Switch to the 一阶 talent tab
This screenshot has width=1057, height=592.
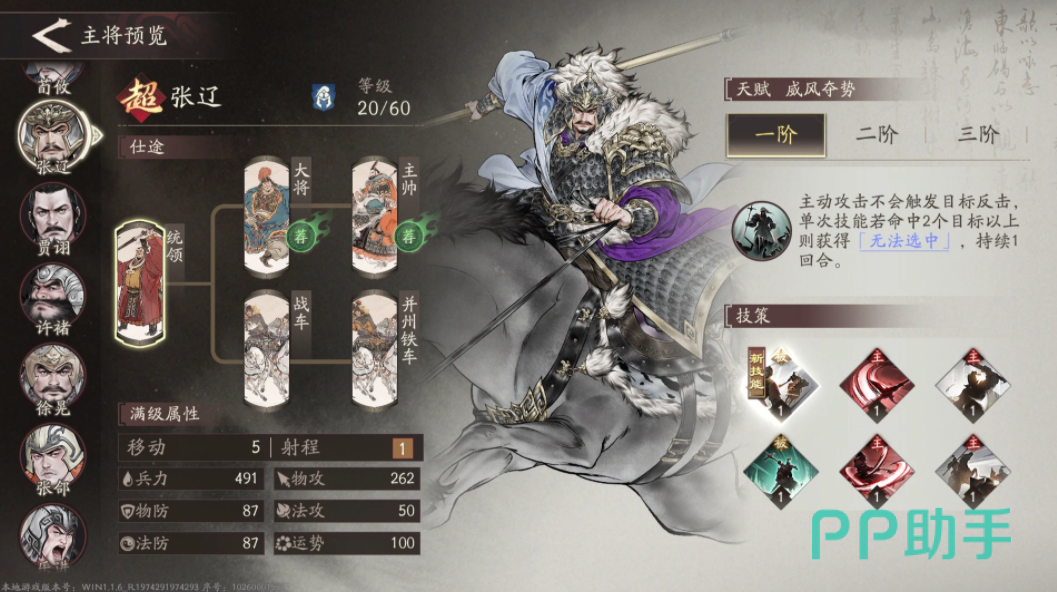(776, 135)
